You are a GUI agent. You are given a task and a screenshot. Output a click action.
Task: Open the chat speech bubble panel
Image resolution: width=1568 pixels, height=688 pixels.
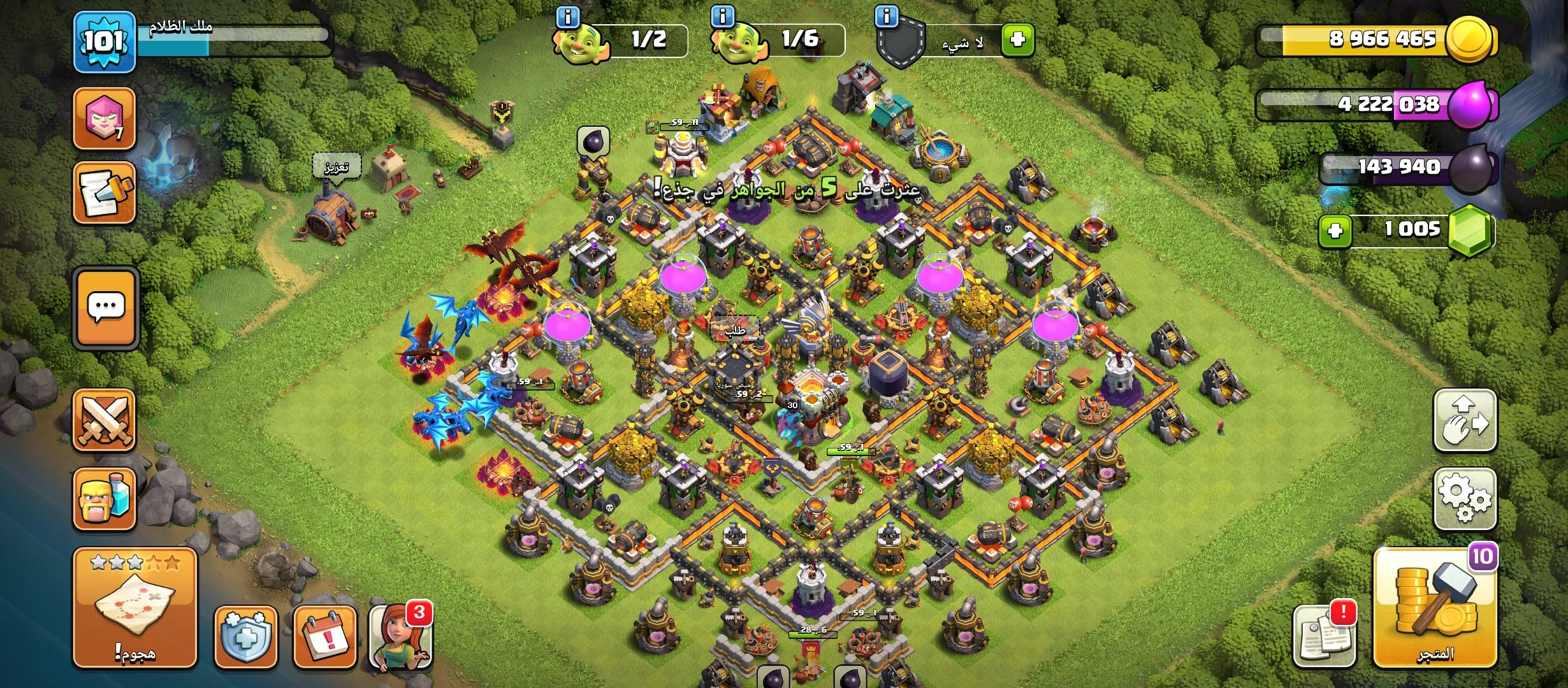tap(106, 308)
